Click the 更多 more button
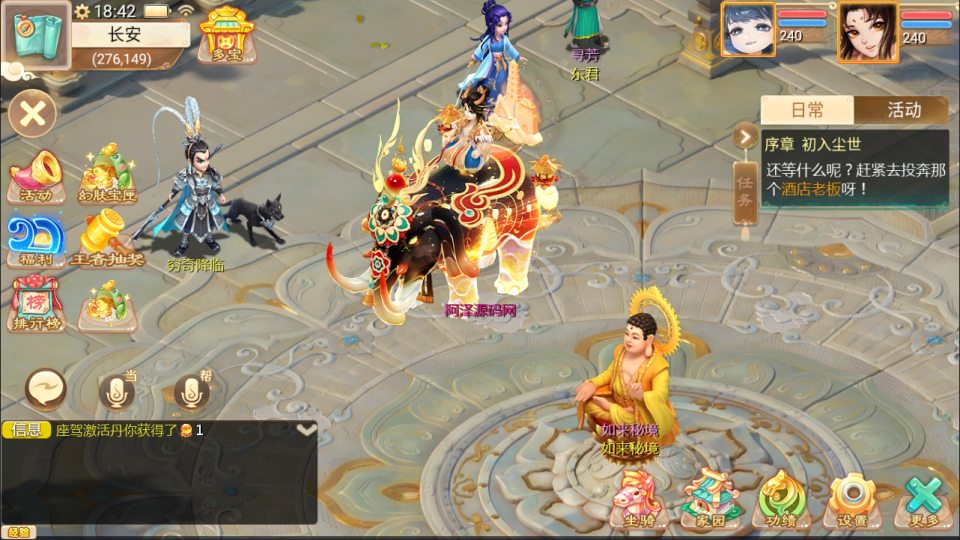This screenshot has height=540, width=960. coord(925,497)
